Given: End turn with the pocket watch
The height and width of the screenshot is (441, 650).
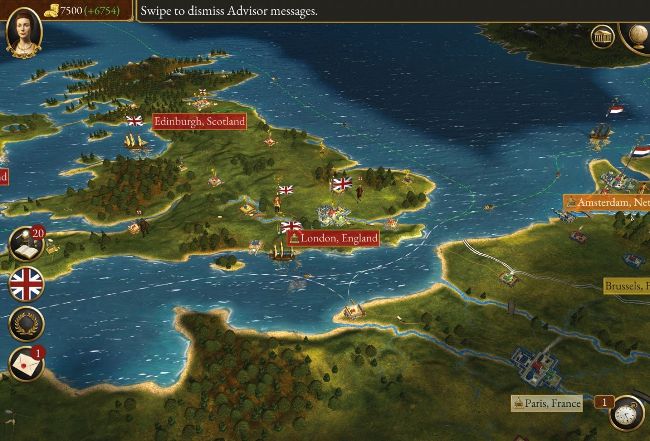Looking at the screenshot, I should [x=628, y=411].
